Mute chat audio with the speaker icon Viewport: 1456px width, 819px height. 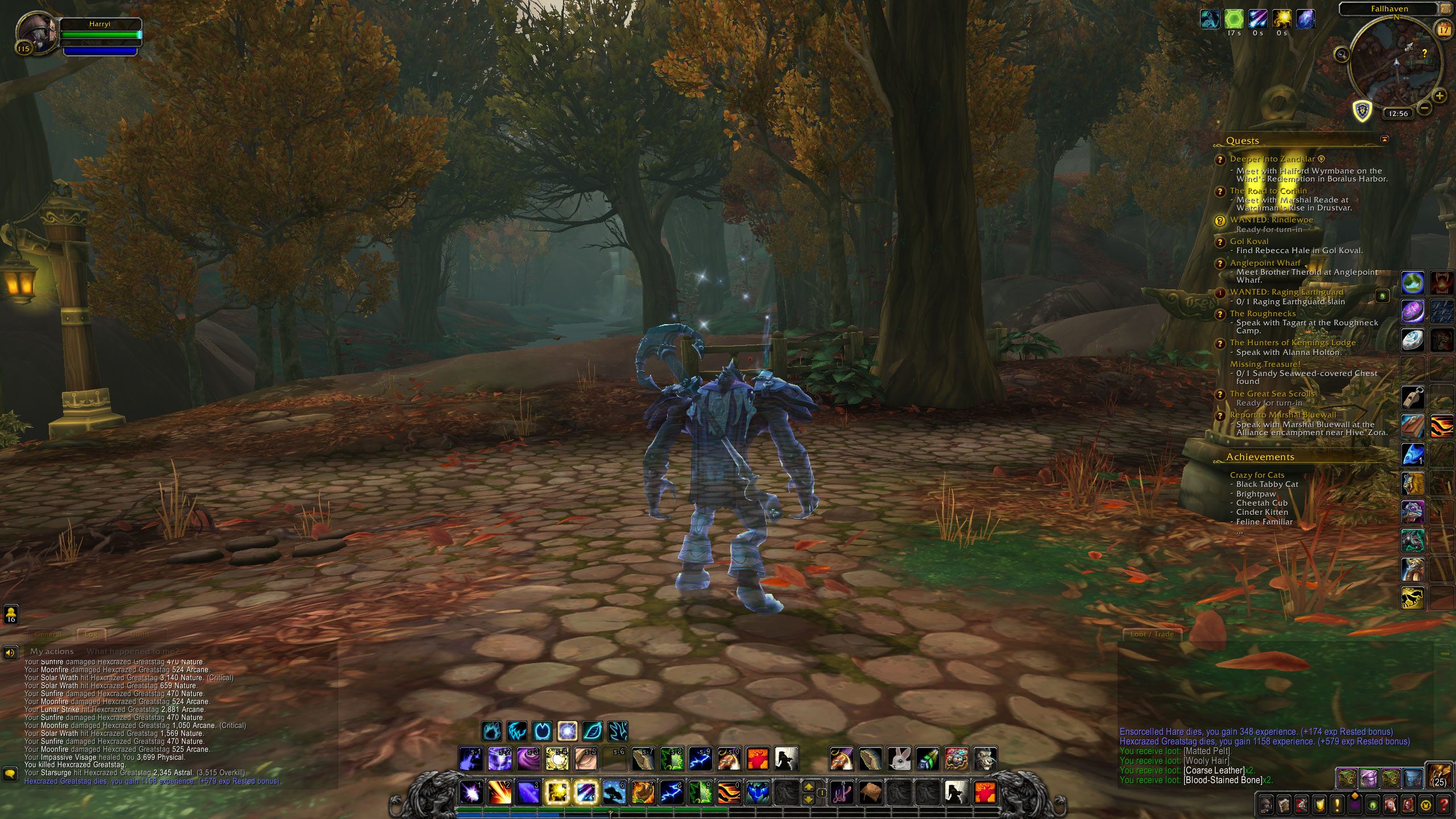click(x=10, y=653)
